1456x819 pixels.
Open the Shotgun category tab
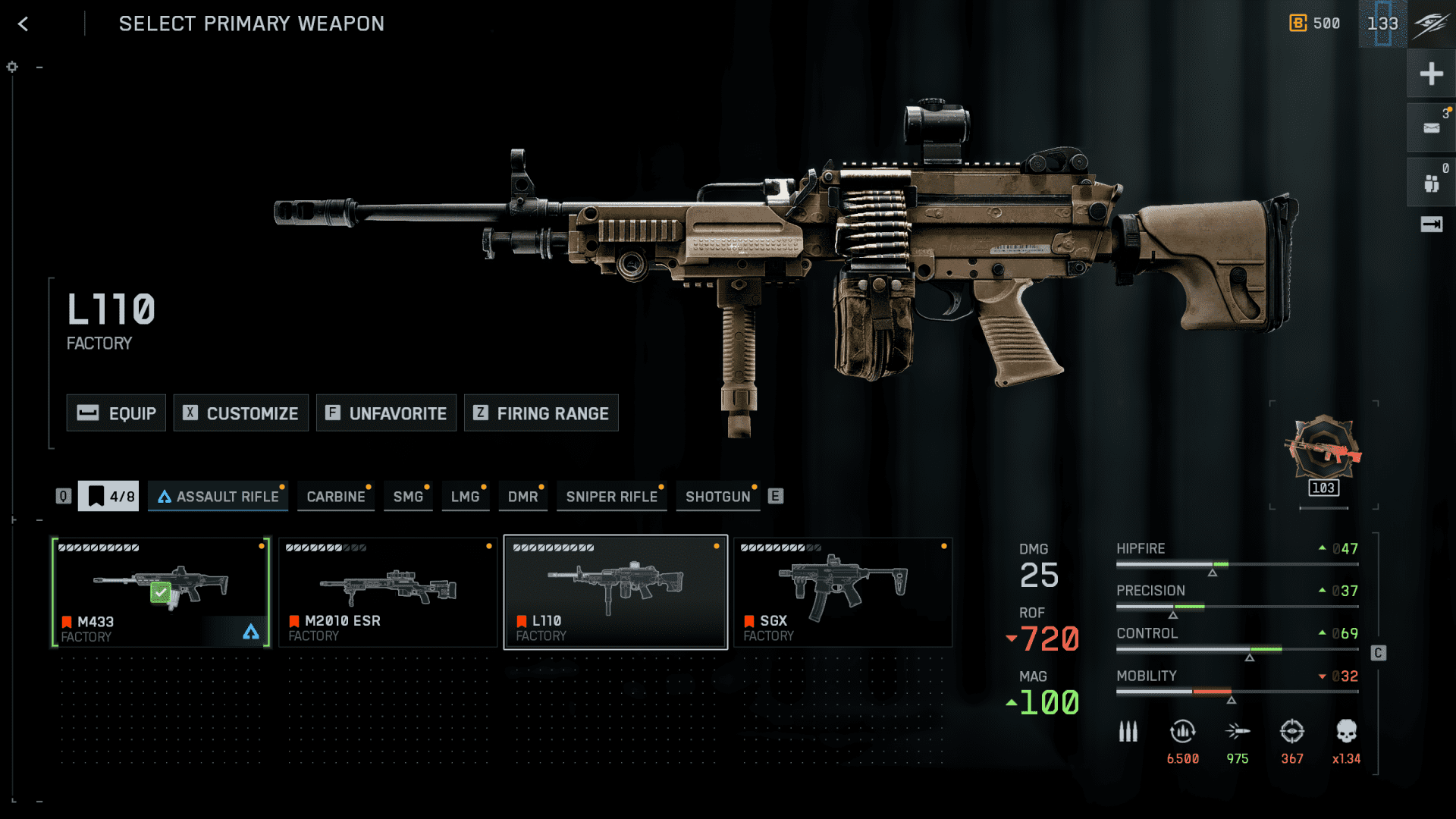tap(717, 497)
